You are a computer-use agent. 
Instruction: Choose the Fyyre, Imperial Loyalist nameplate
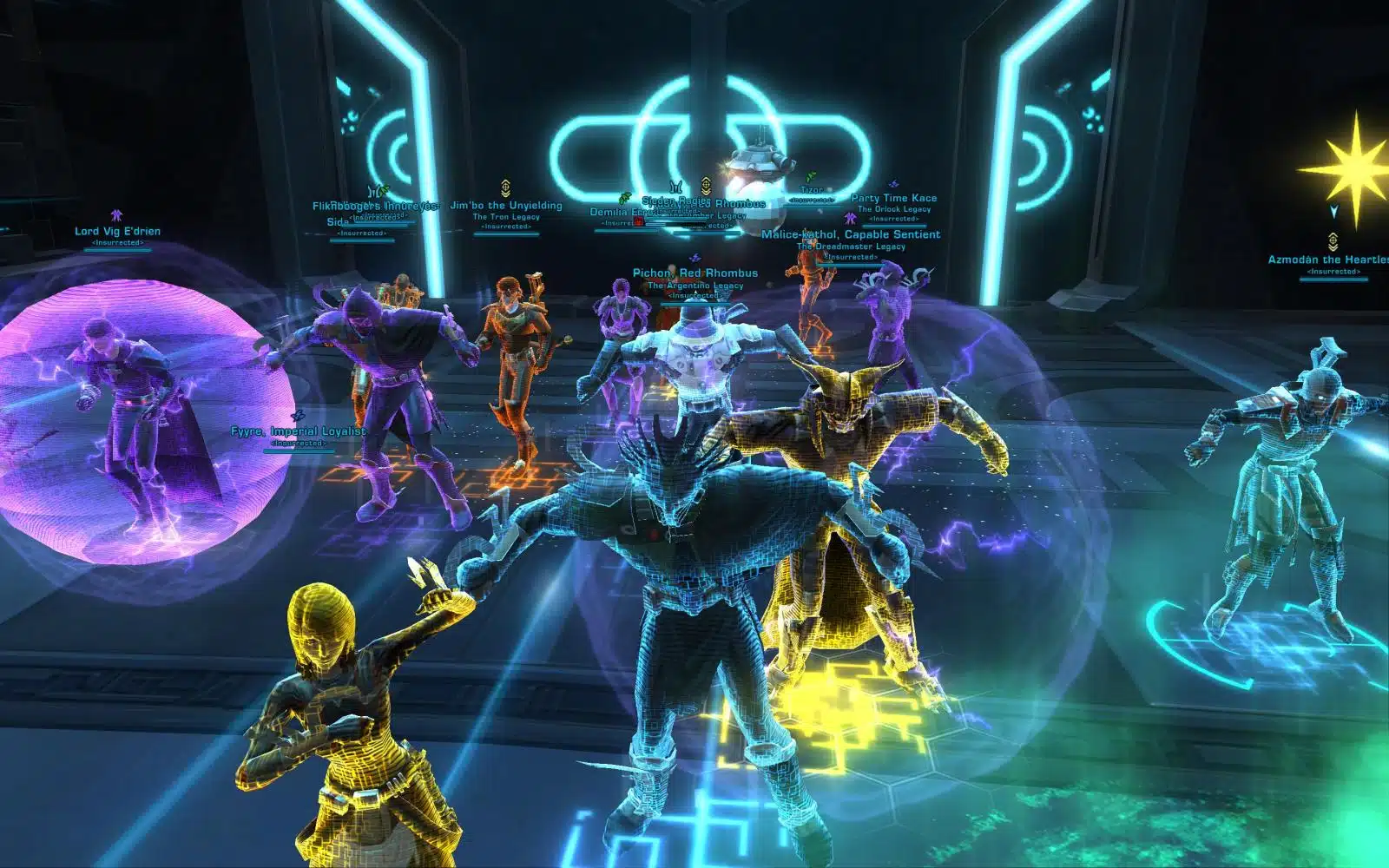point(299,431)
